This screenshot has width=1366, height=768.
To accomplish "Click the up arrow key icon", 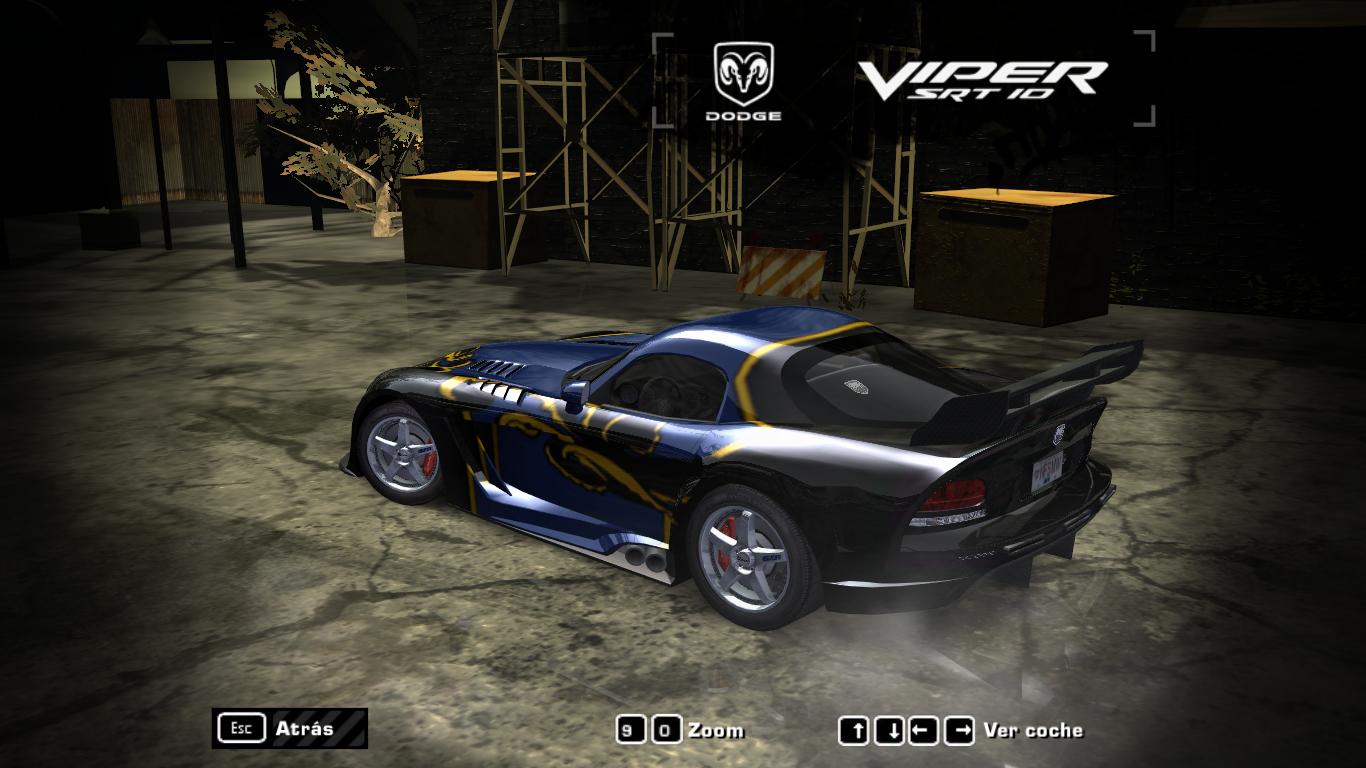I will (856, 730).
